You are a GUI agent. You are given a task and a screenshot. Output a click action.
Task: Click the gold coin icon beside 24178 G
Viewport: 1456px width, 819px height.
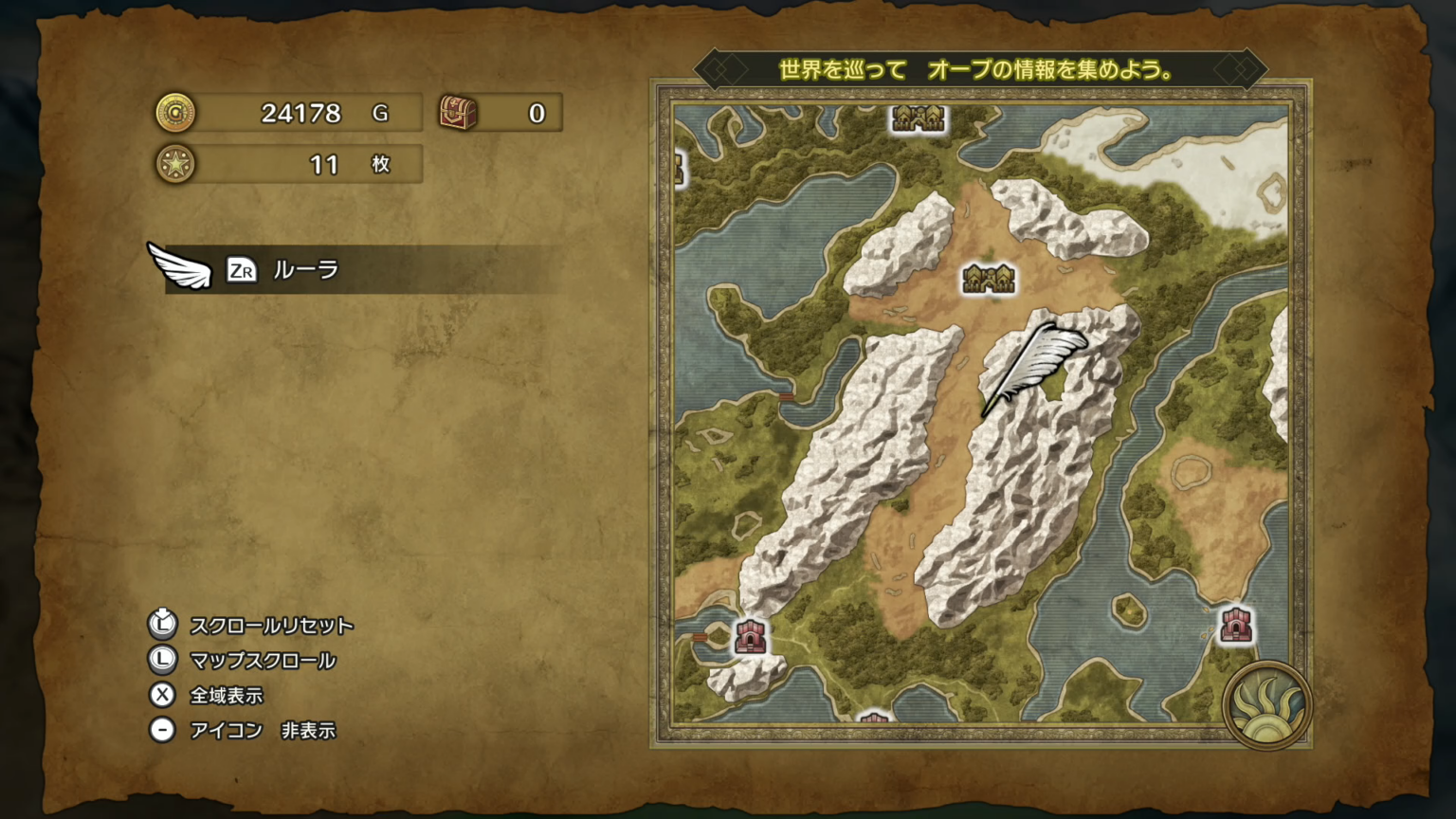click(174, 113)
